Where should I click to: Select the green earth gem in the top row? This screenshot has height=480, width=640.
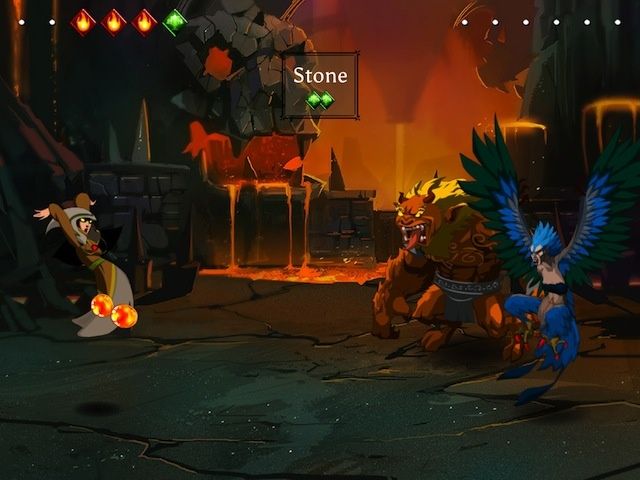(x=175, y=21)
